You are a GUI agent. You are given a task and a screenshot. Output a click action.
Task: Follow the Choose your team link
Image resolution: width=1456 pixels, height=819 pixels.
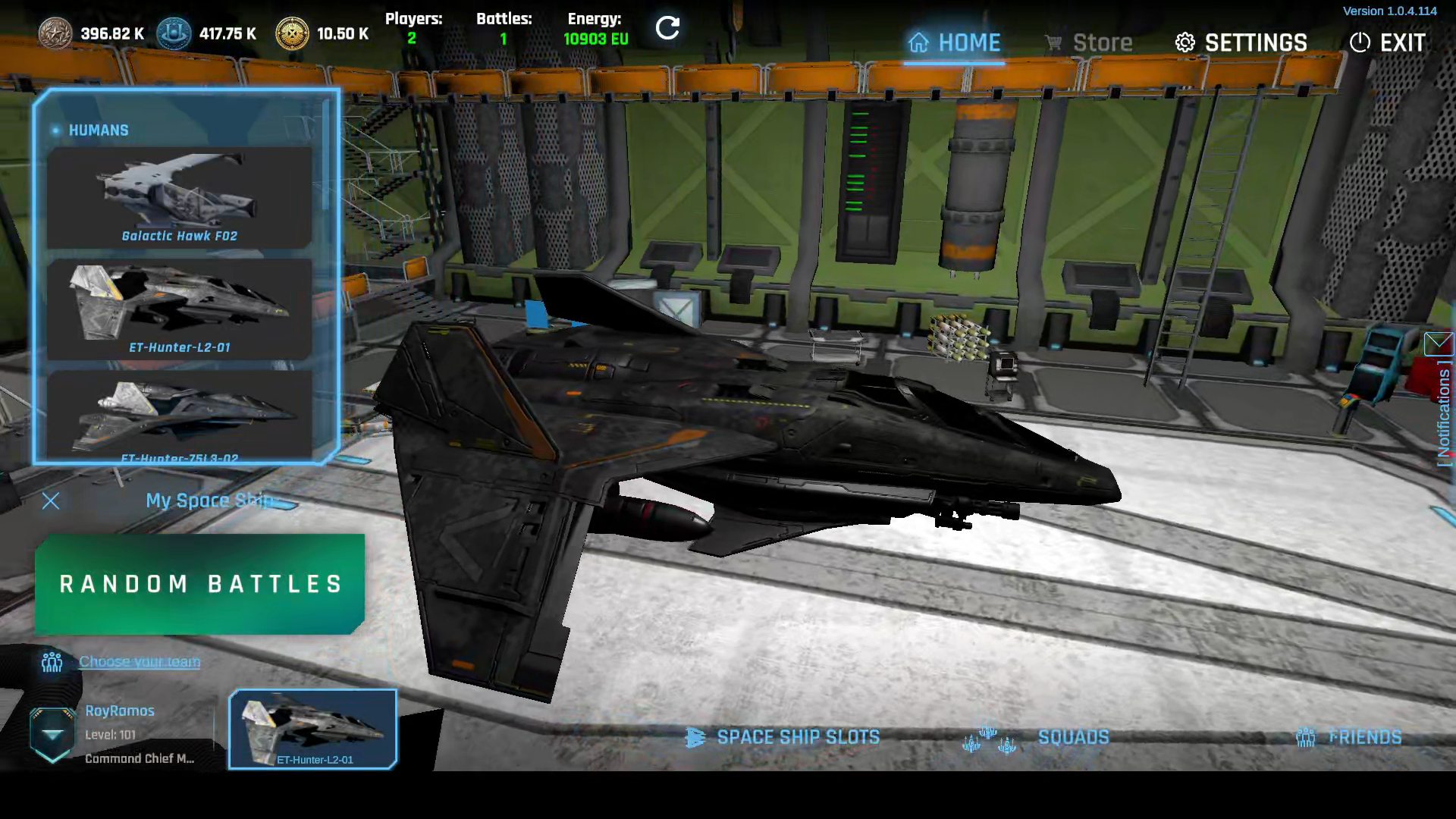(140, 662)
